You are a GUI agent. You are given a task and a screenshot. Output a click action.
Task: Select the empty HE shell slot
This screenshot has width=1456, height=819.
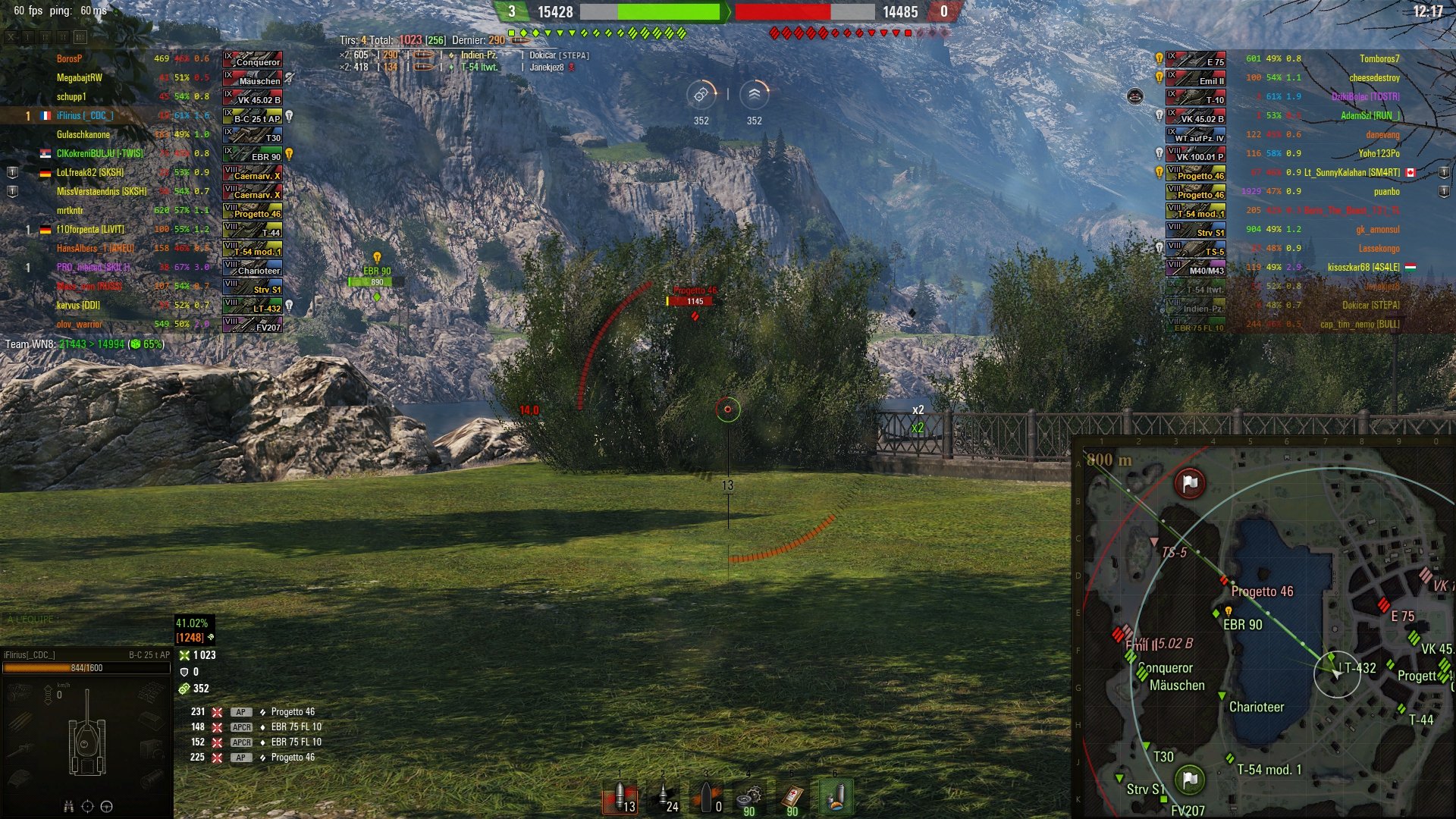click(706, 798)
